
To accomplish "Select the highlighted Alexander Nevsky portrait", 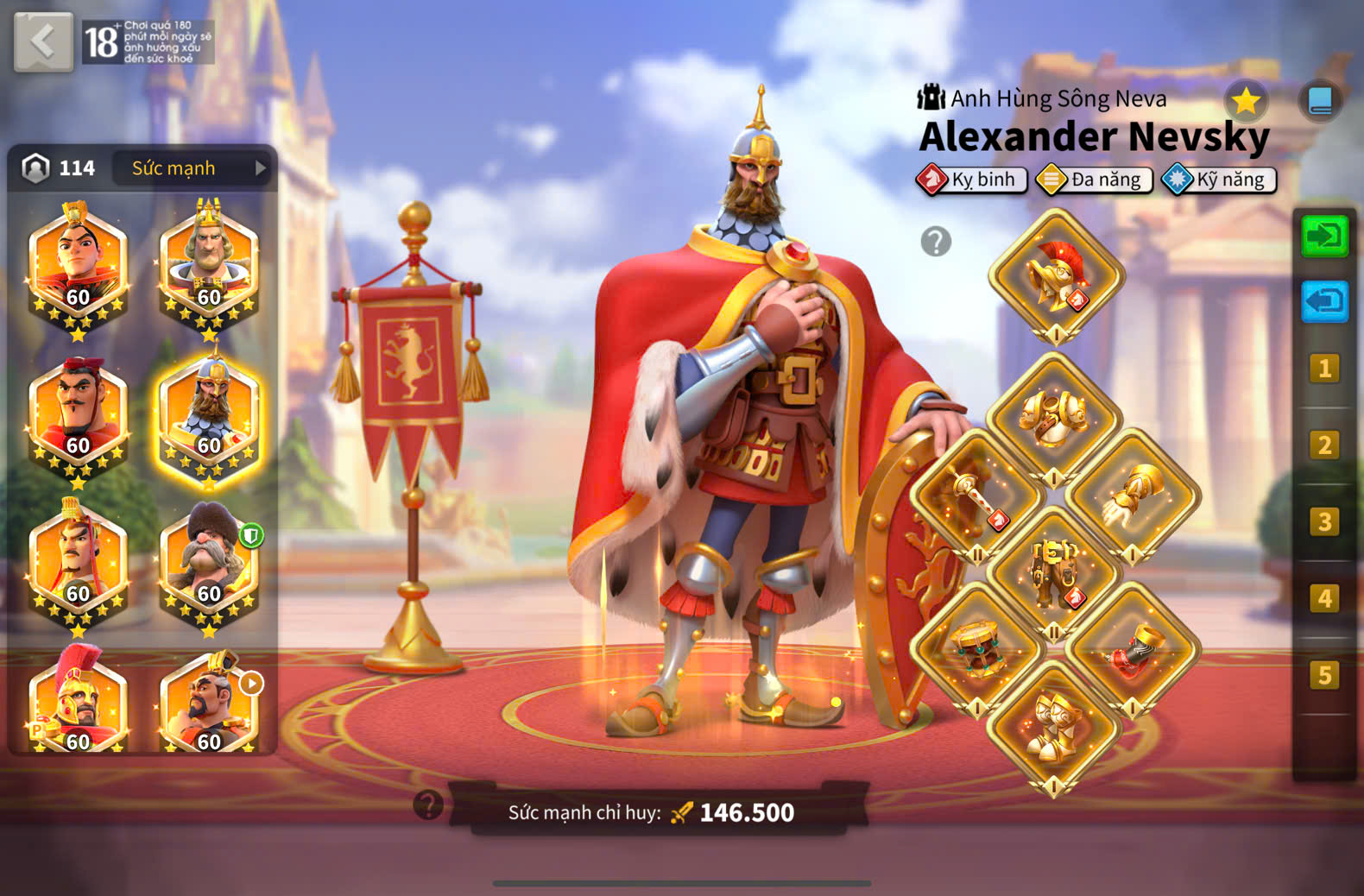I will click(208, 417).
